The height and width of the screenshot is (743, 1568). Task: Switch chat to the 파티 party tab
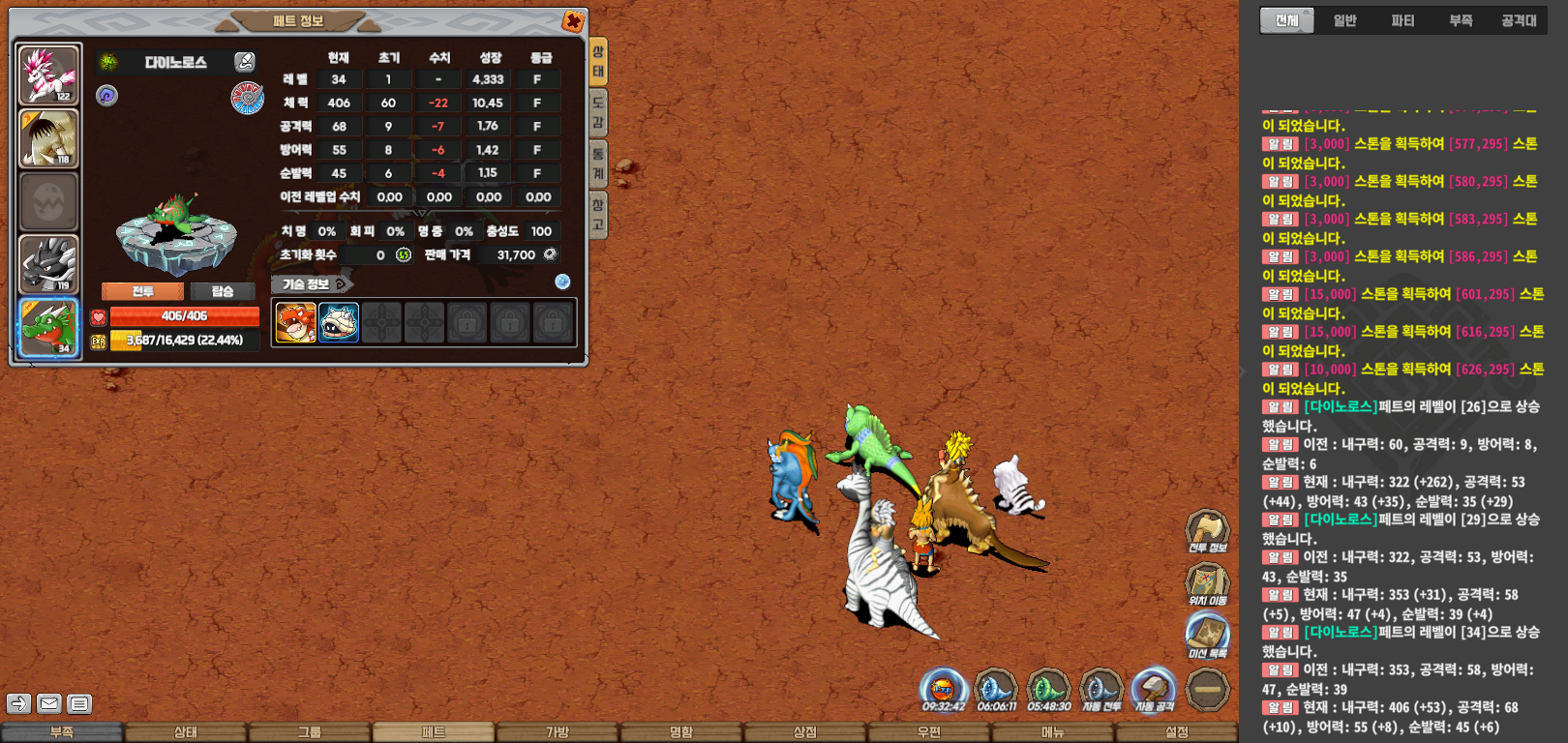1402,20
